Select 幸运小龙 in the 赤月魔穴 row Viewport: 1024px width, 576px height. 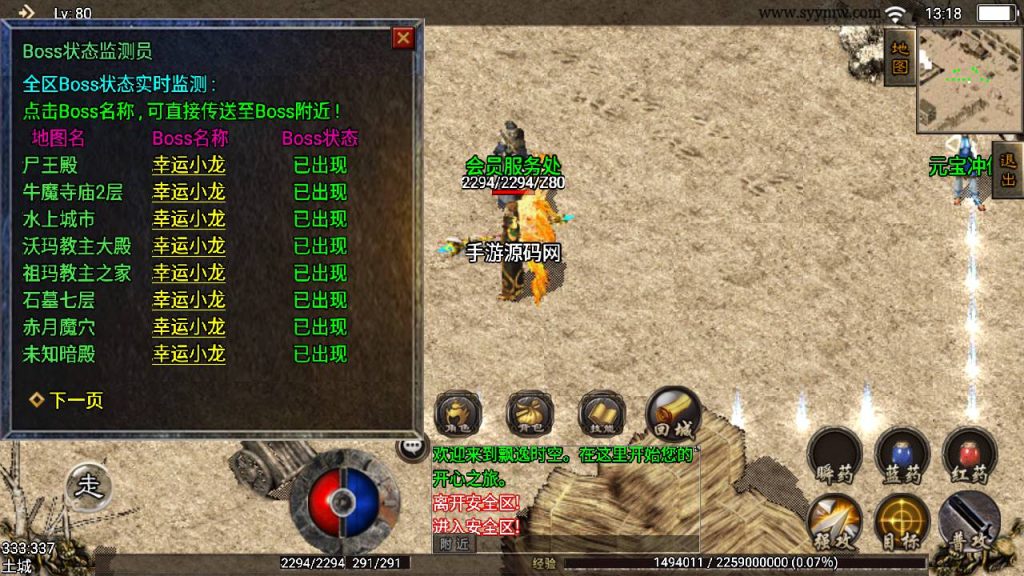coord(188,327)
